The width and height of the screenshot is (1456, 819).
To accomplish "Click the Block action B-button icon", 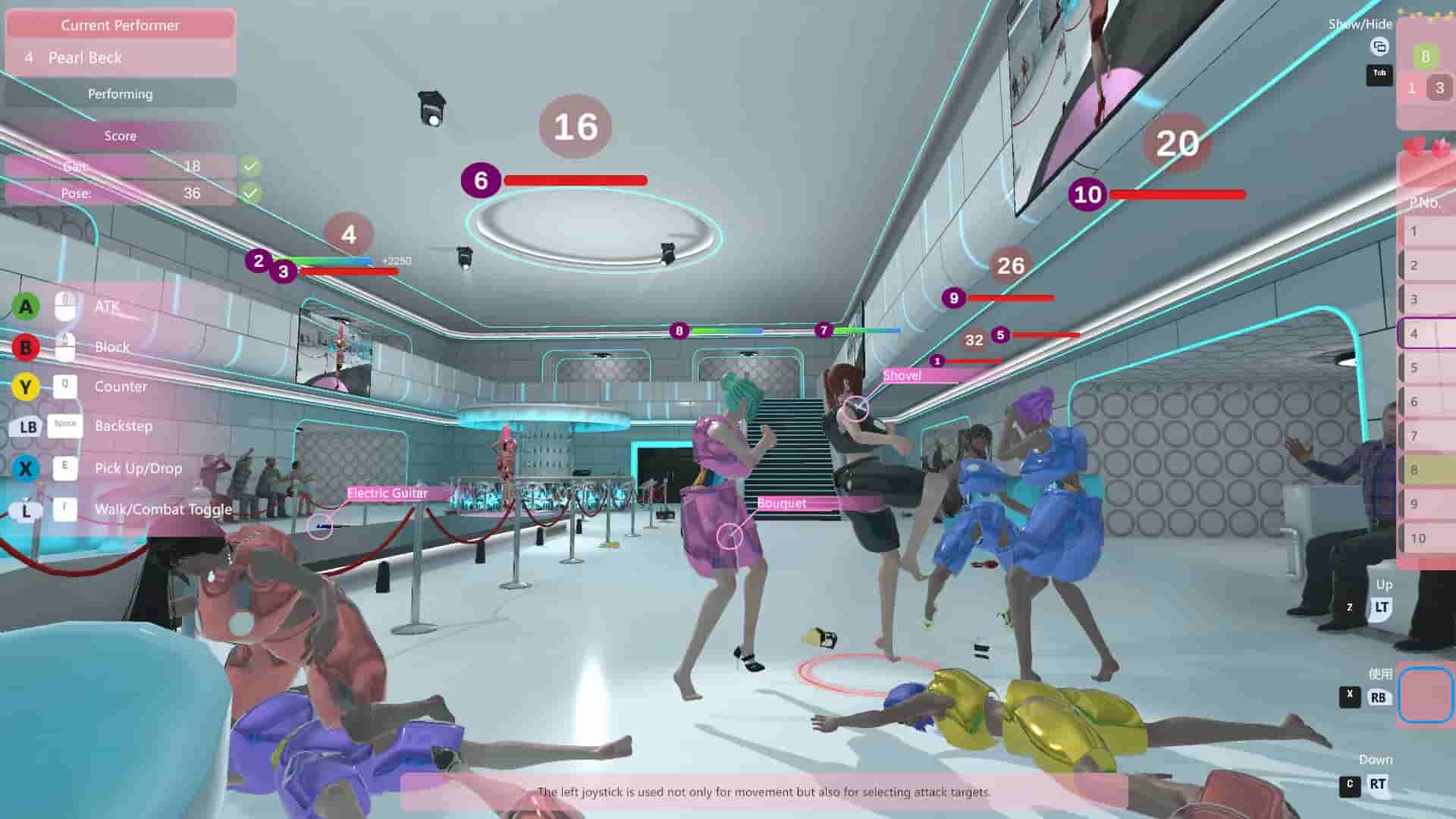I will [26, 347].
